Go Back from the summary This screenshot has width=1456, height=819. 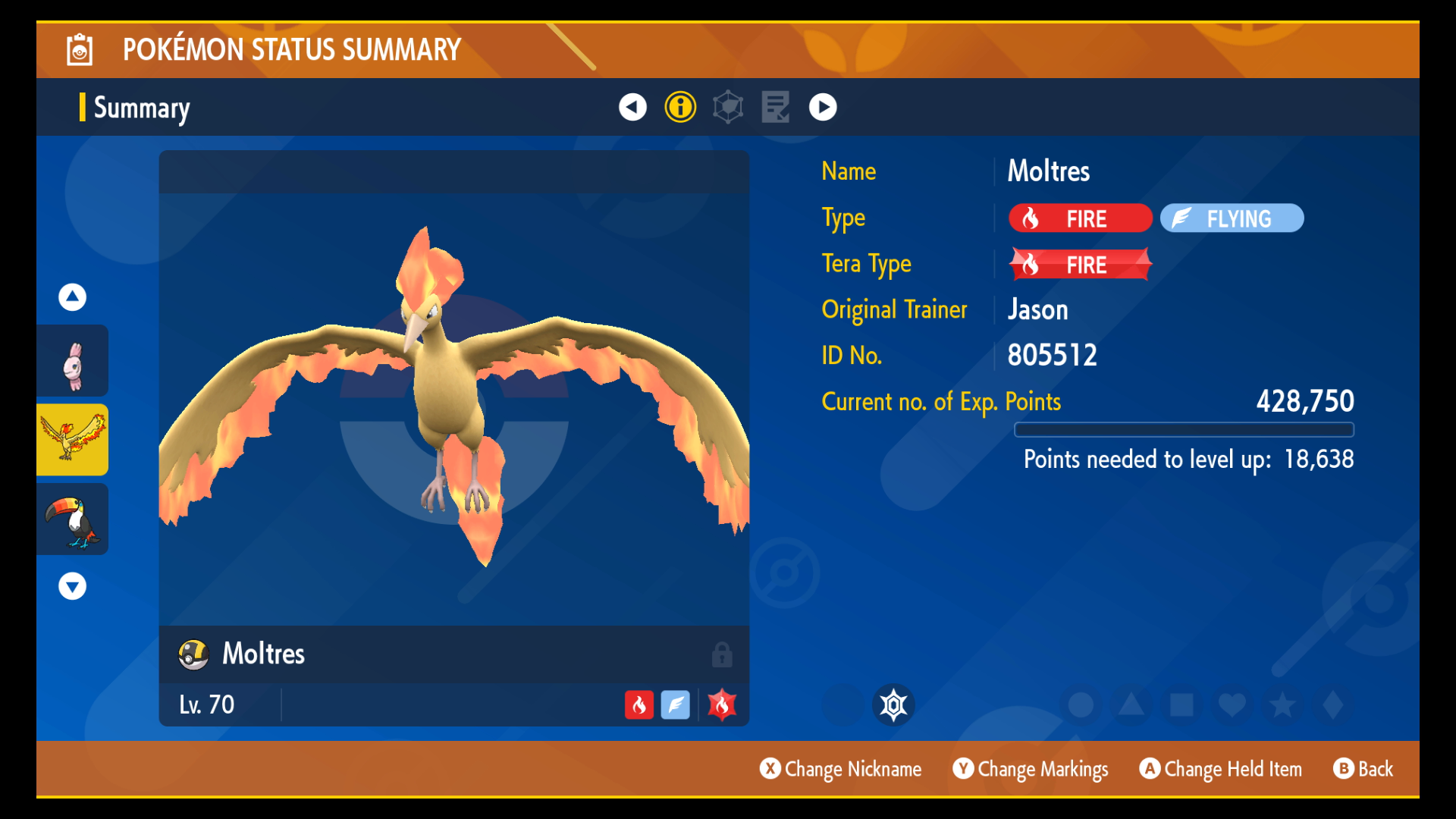tap(1363, 769)
